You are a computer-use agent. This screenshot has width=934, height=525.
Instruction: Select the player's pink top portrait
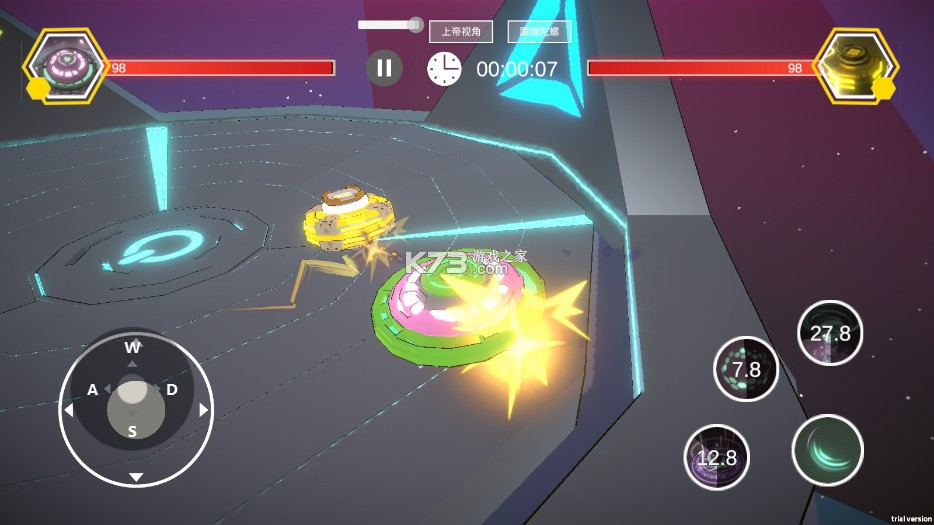[x=68, y=65]
